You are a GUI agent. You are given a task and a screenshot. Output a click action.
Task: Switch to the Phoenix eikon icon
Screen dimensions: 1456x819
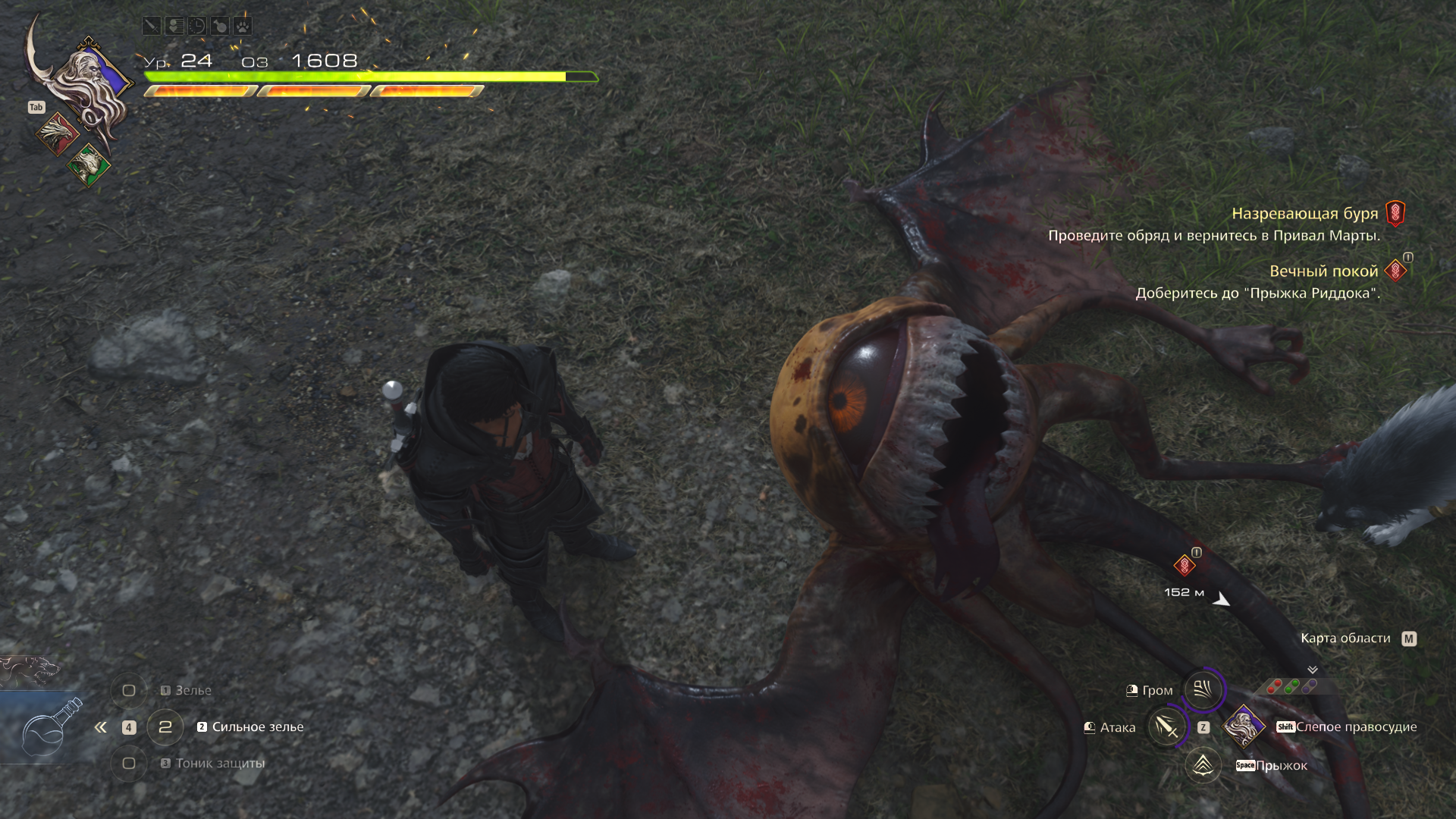pos(57,133)
